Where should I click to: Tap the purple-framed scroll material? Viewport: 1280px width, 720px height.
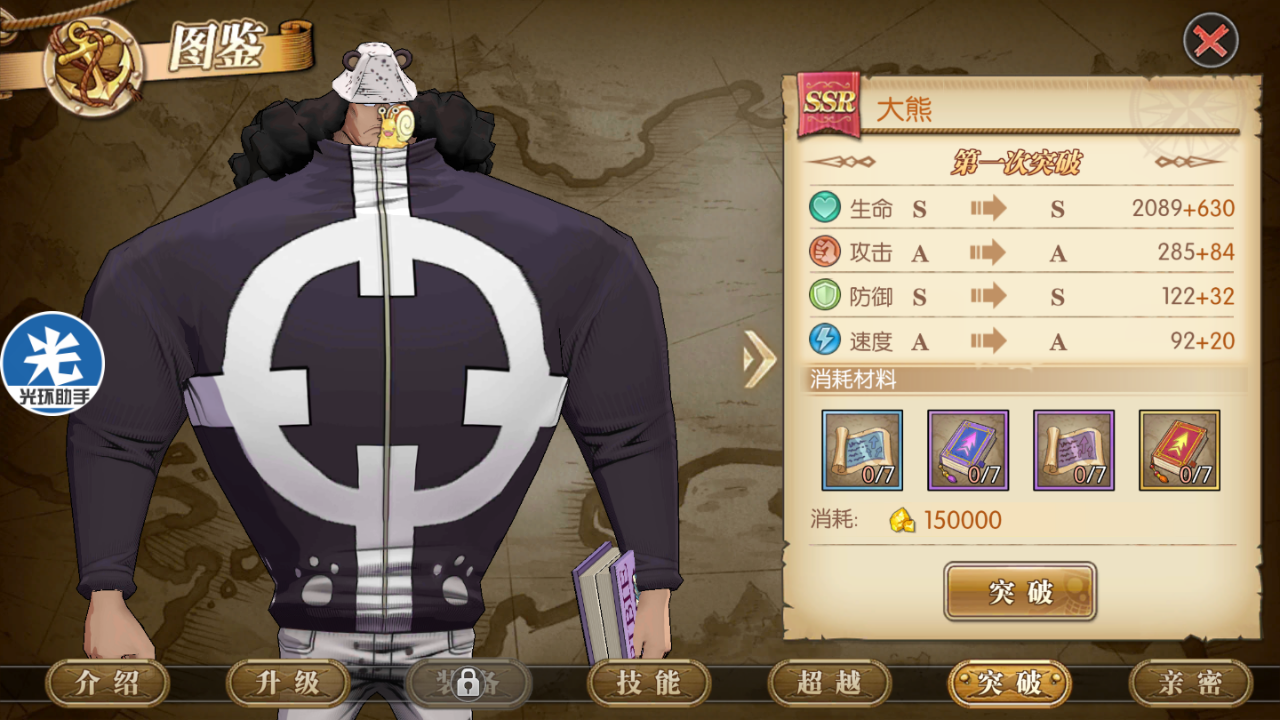1074,450
